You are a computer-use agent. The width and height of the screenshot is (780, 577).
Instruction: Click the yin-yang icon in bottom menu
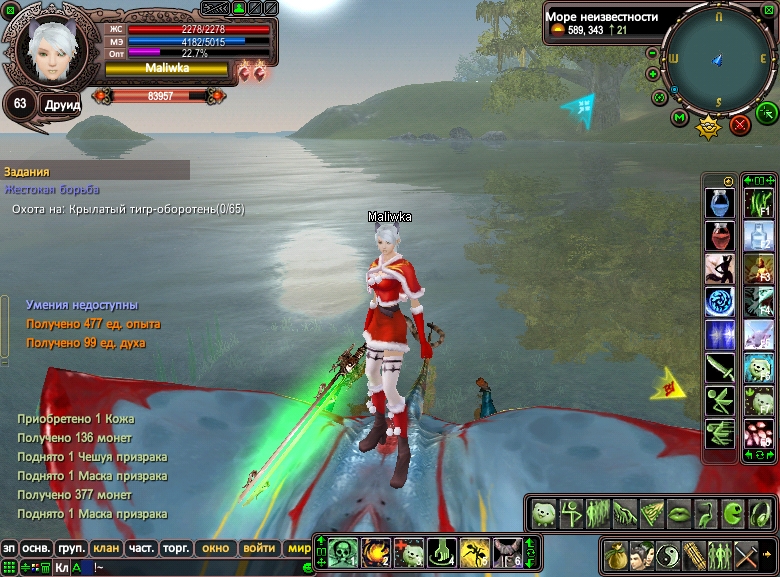click(668, 553)
